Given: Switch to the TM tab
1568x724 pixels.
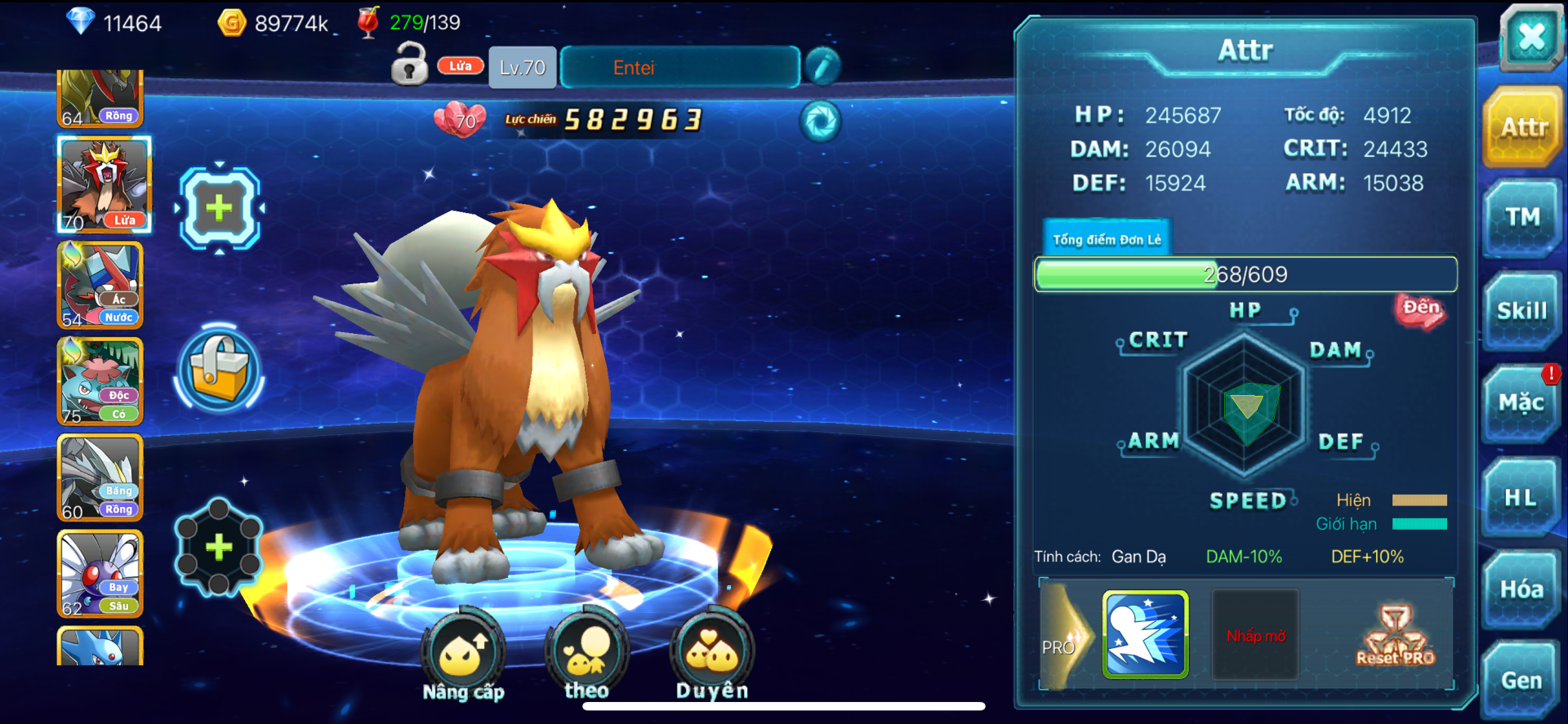Looking at the screenshot, I should point(1522,217).
